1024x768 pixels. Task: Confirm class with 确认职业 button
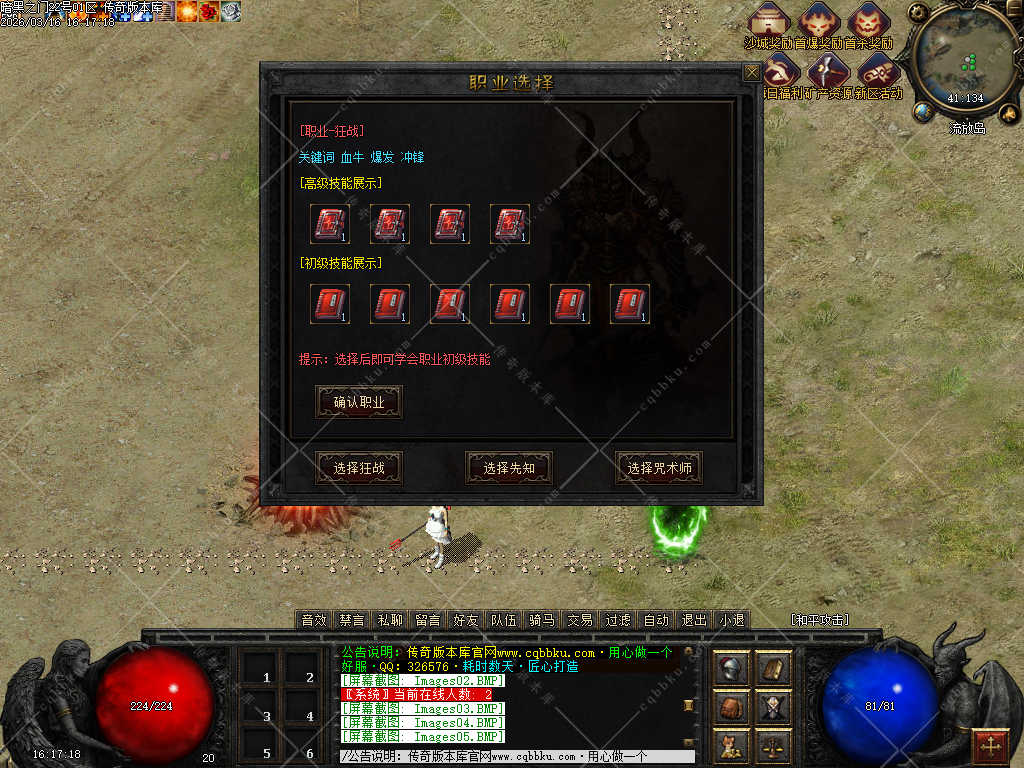(x=359, y=402)
